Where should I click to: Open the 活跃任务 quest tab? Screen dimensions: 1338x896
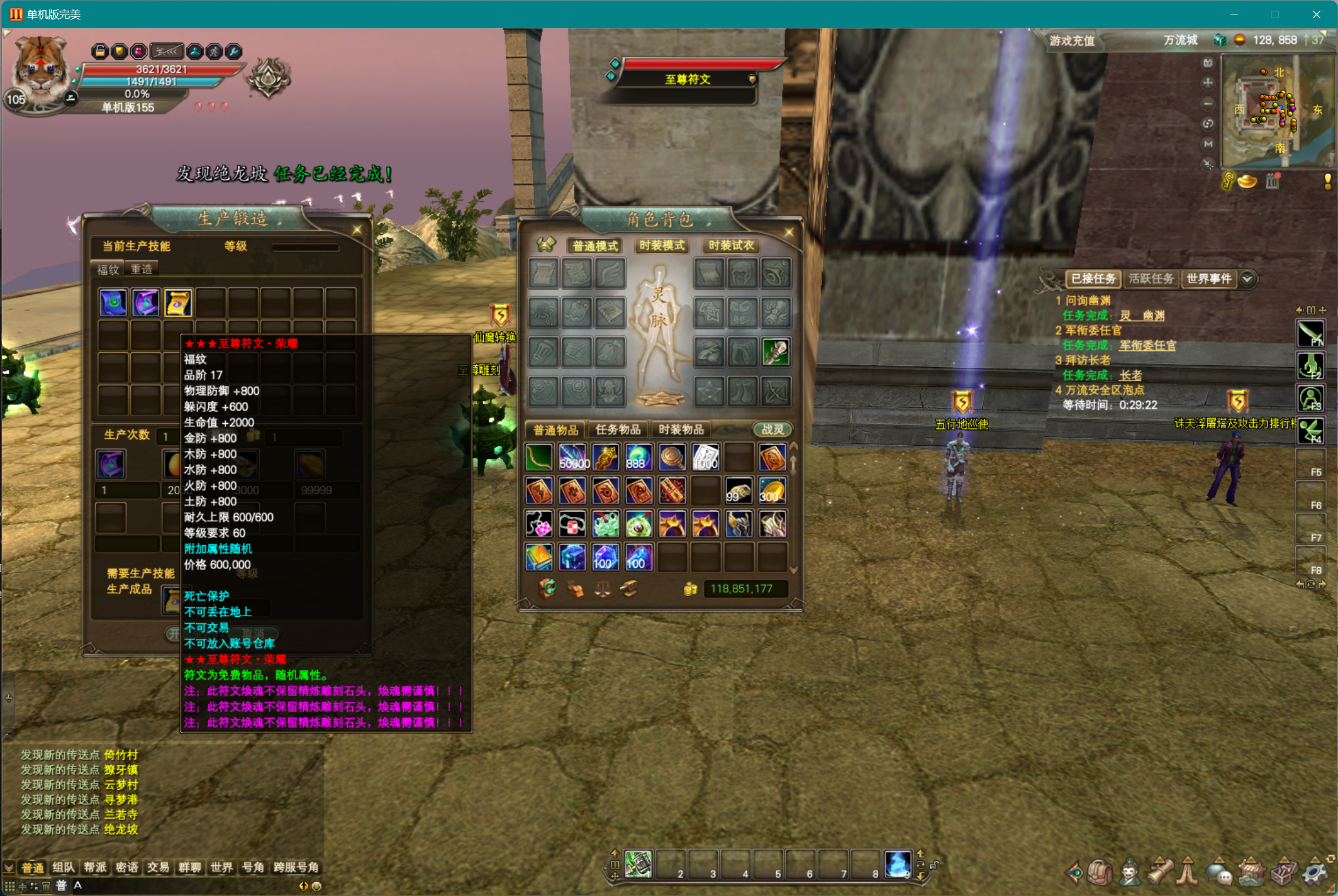[1151, 279]
